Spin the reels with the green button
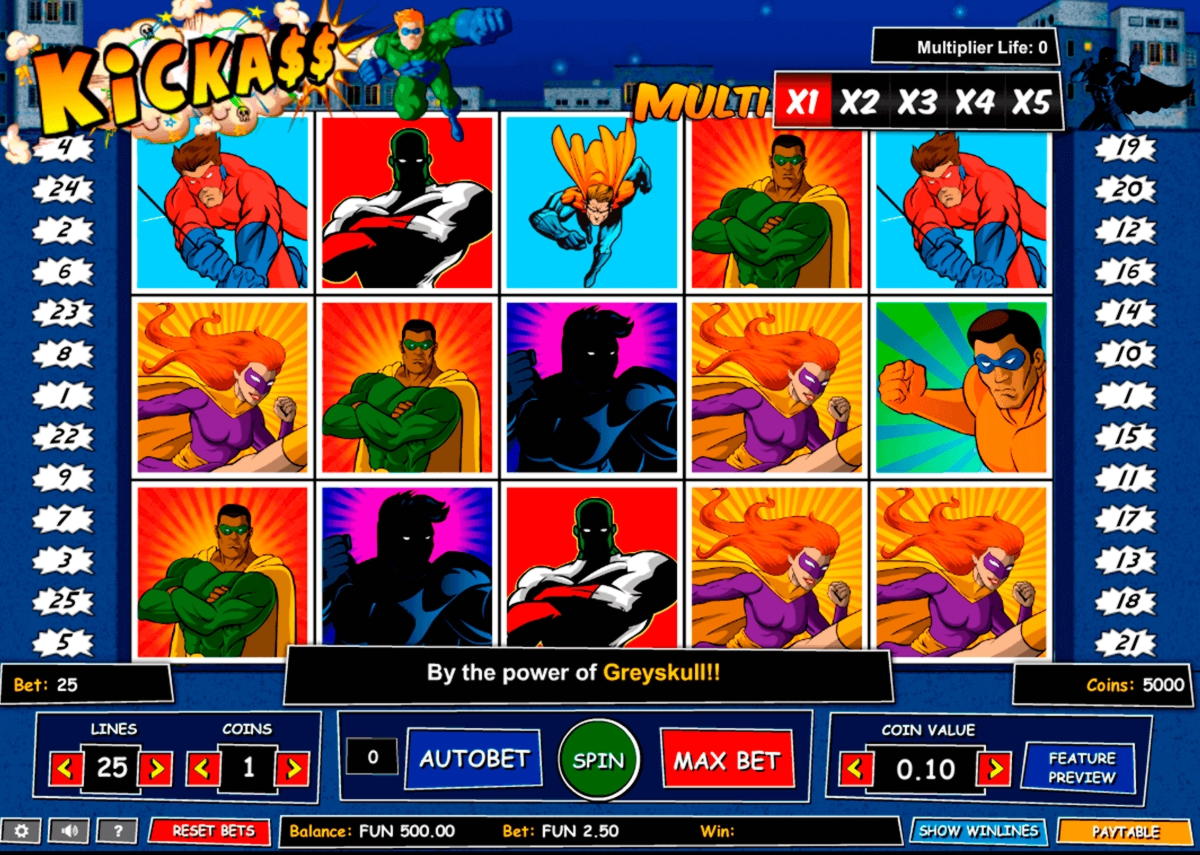 point(598,760)
